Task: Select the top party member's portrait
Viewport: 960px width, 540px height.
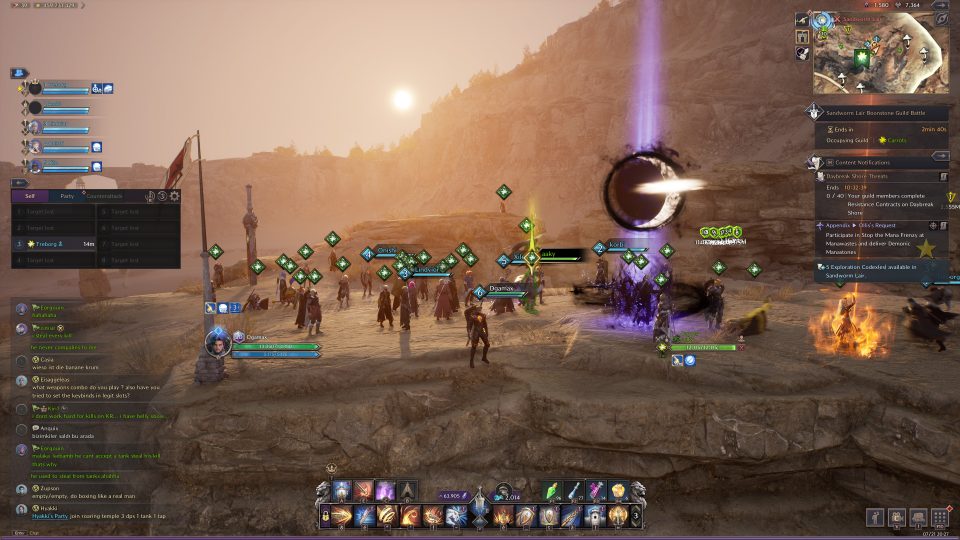Action: click(x=34, y=88)
